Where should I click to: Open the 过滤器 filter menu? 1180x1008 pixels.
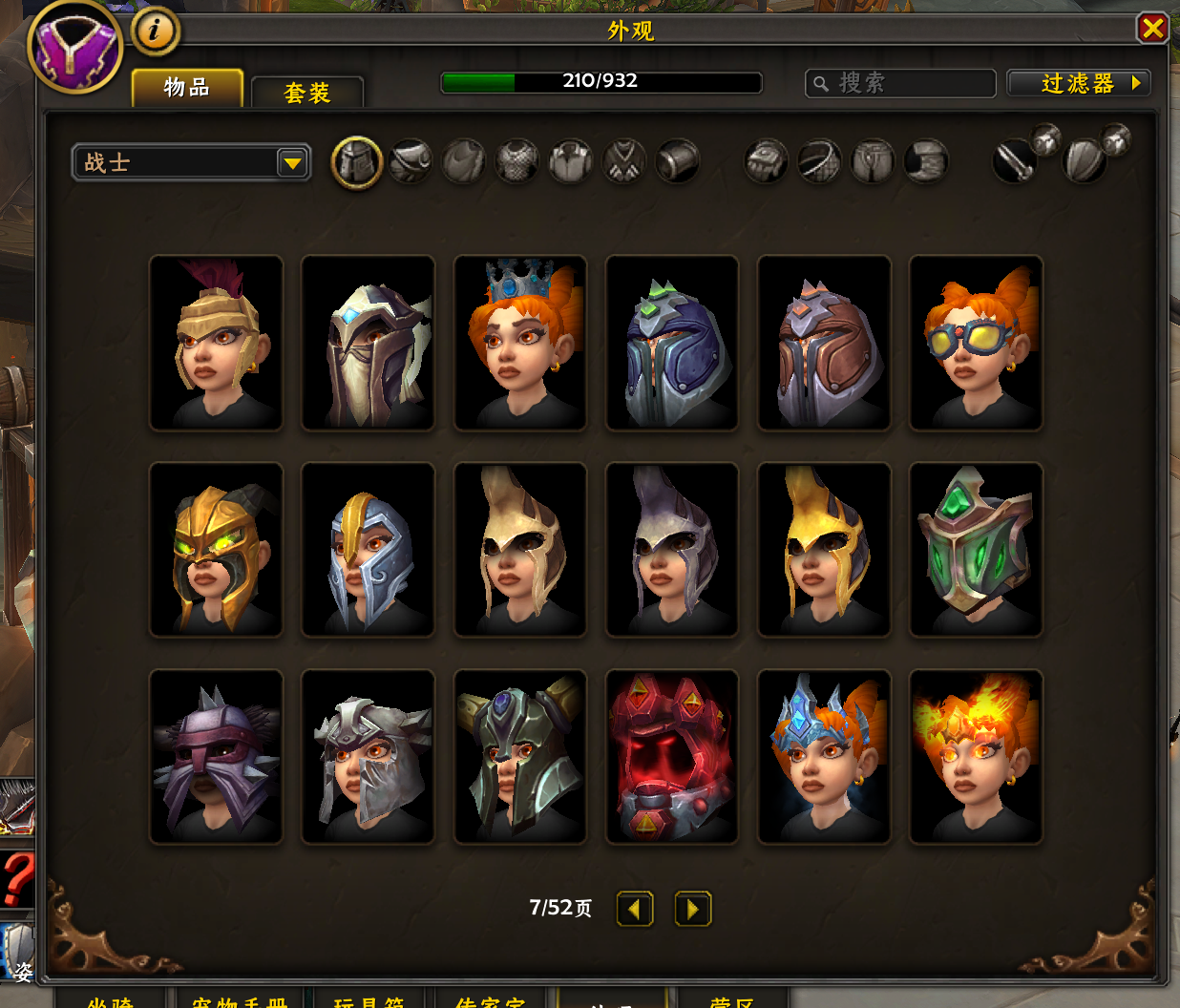(x=1078, y=83)
